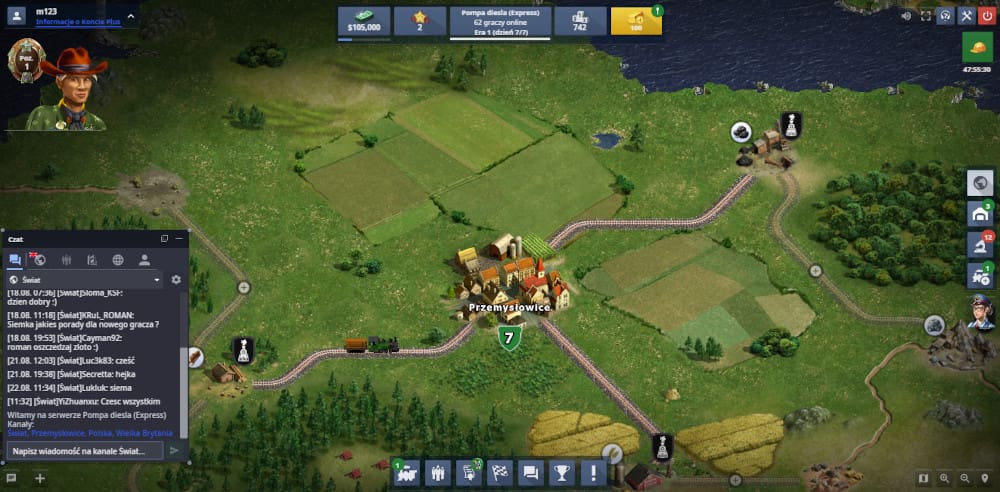Image resolution: width=1000 pixels, height=492 pixels.
Task: Toggle the sound speaker icon
Action: point(907,16)
